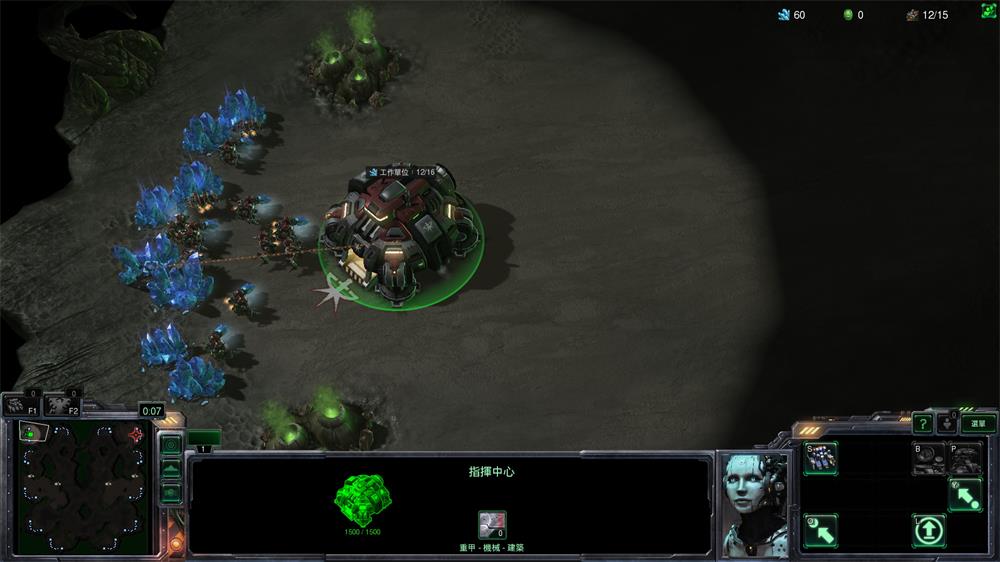Open the 選單 game menu
The height and width of the screenshot is (562, 1000).
[978, 423]
